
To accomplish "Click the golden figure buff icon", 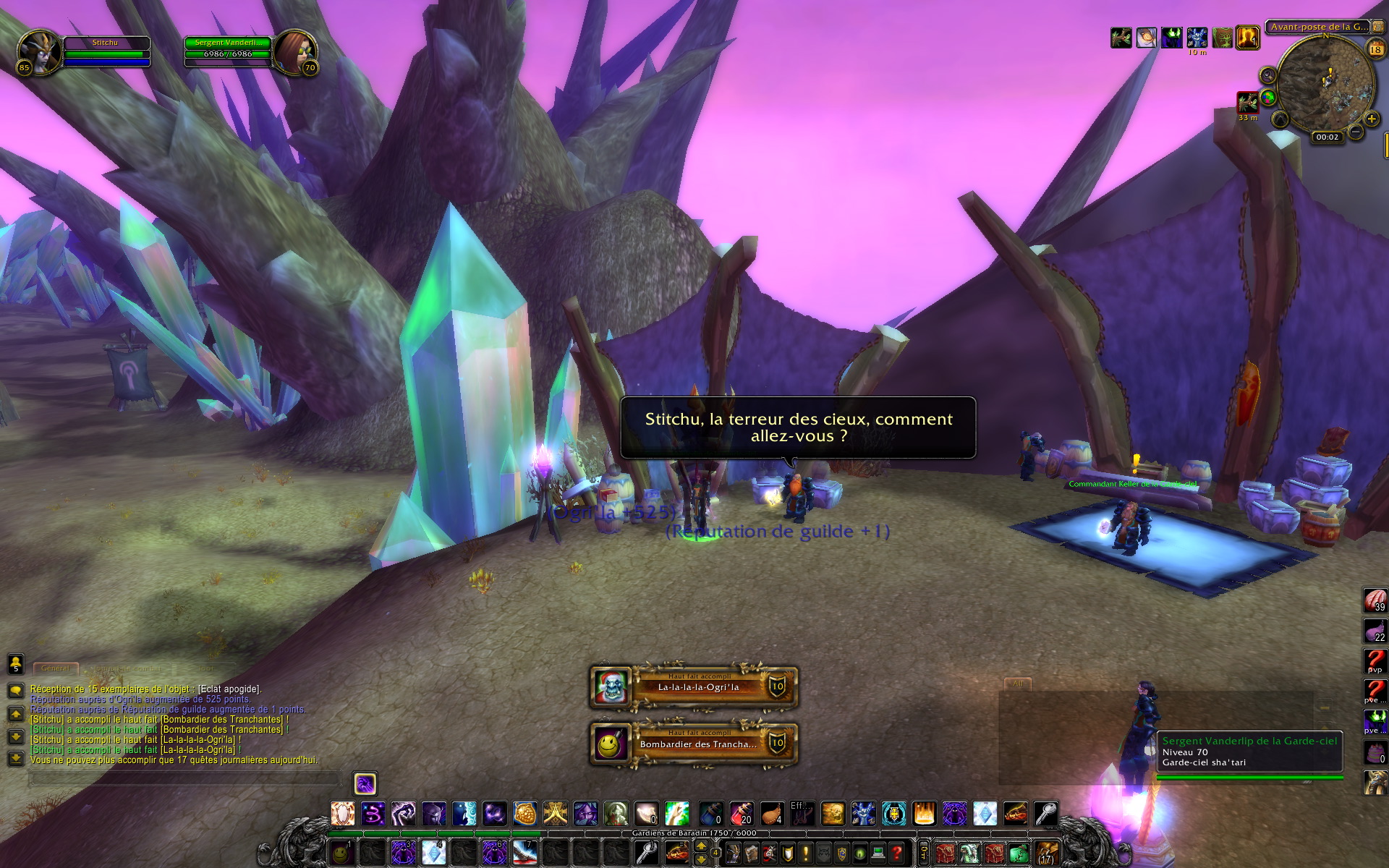I will click(x=1247, y=38).
